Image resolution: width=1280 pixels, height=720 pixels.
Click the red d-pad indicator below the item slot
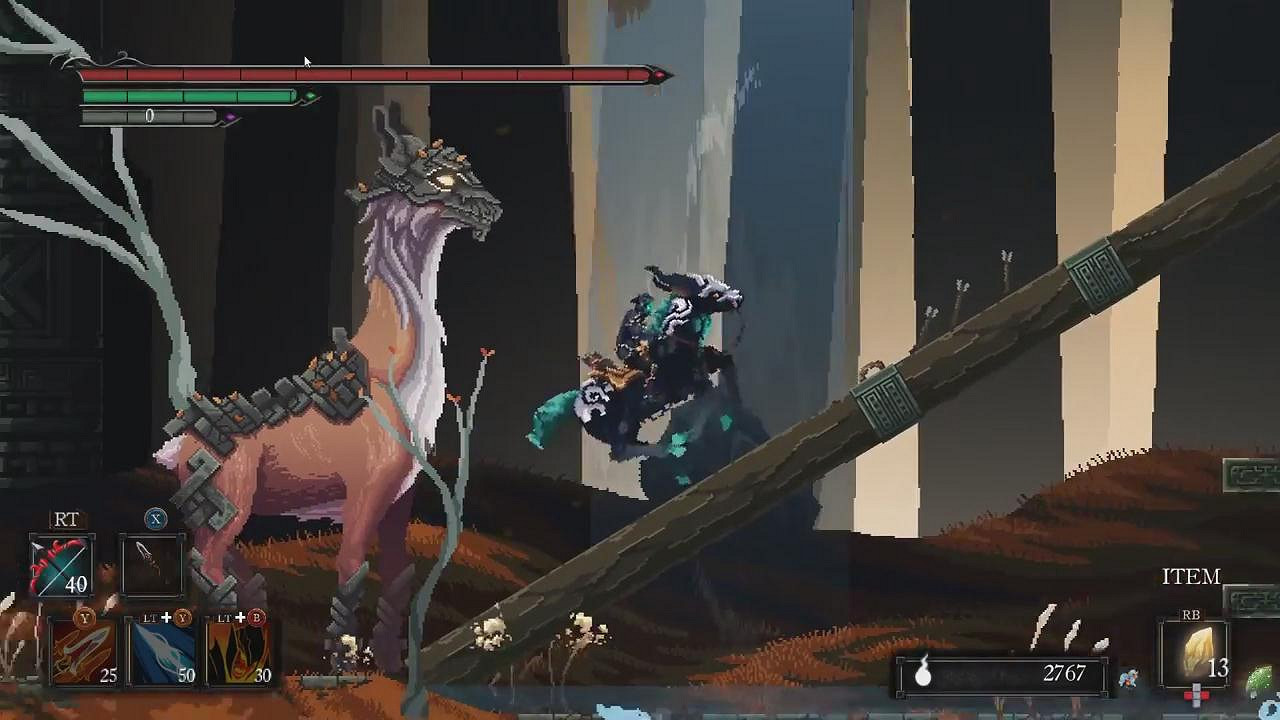(1197, 693)
